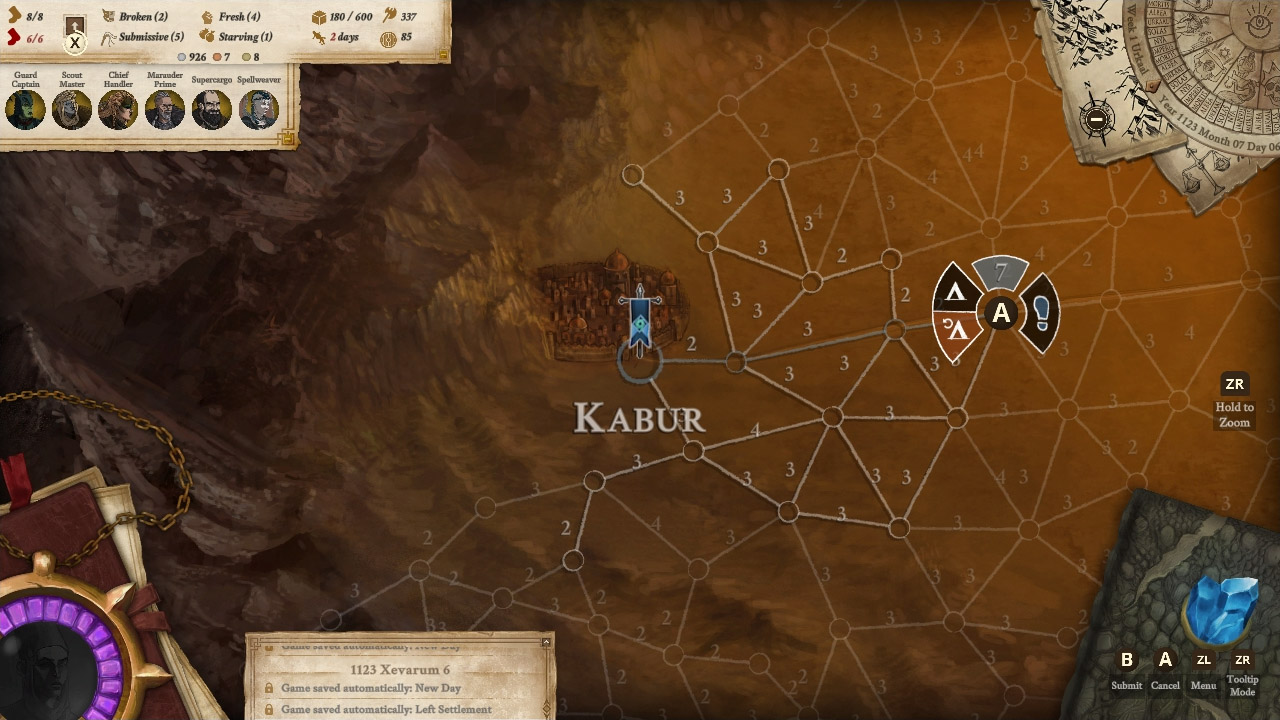Select the Chief Handler portrait
Viewport: 1280px width, 720px height.
point(118,107)
